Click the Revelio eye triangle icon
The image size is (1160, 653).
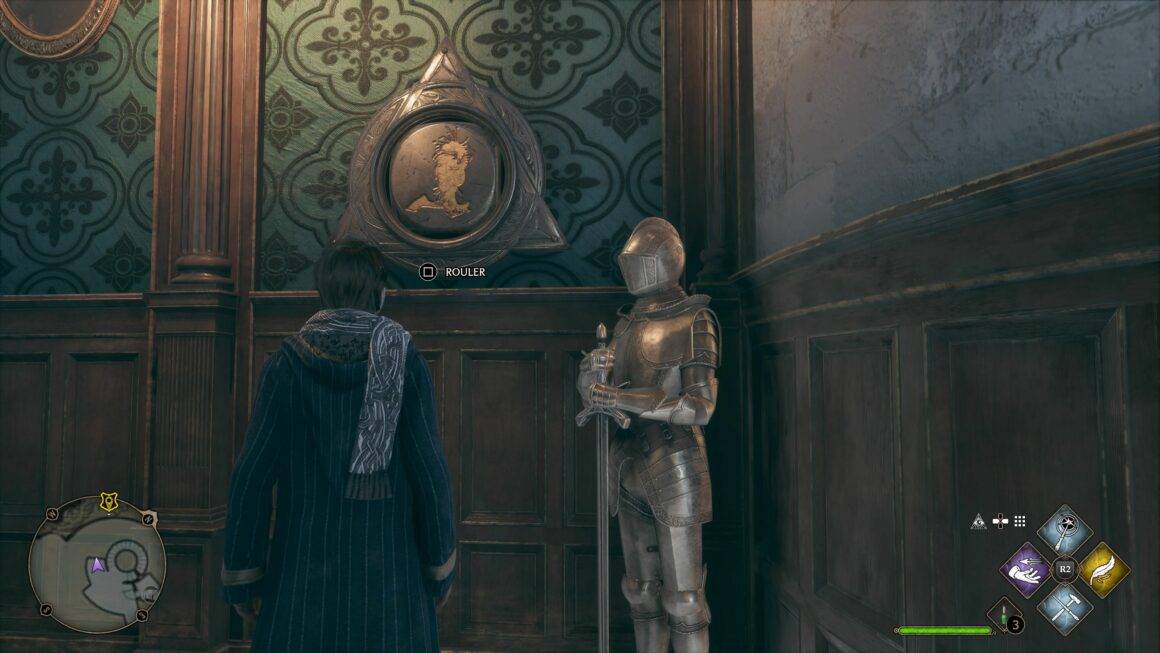point(978,521)
